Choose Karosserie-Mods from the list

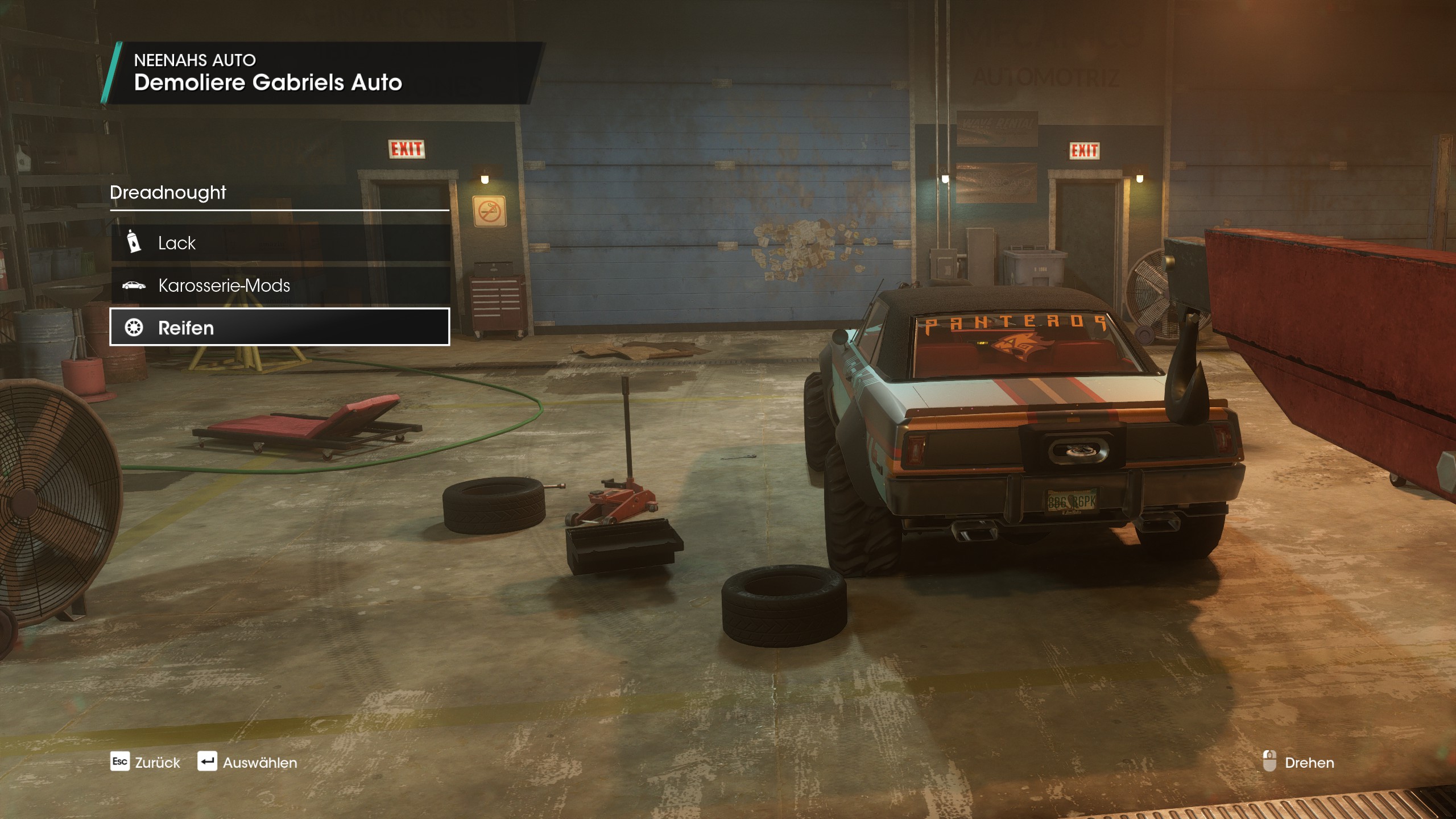[280, 285]
